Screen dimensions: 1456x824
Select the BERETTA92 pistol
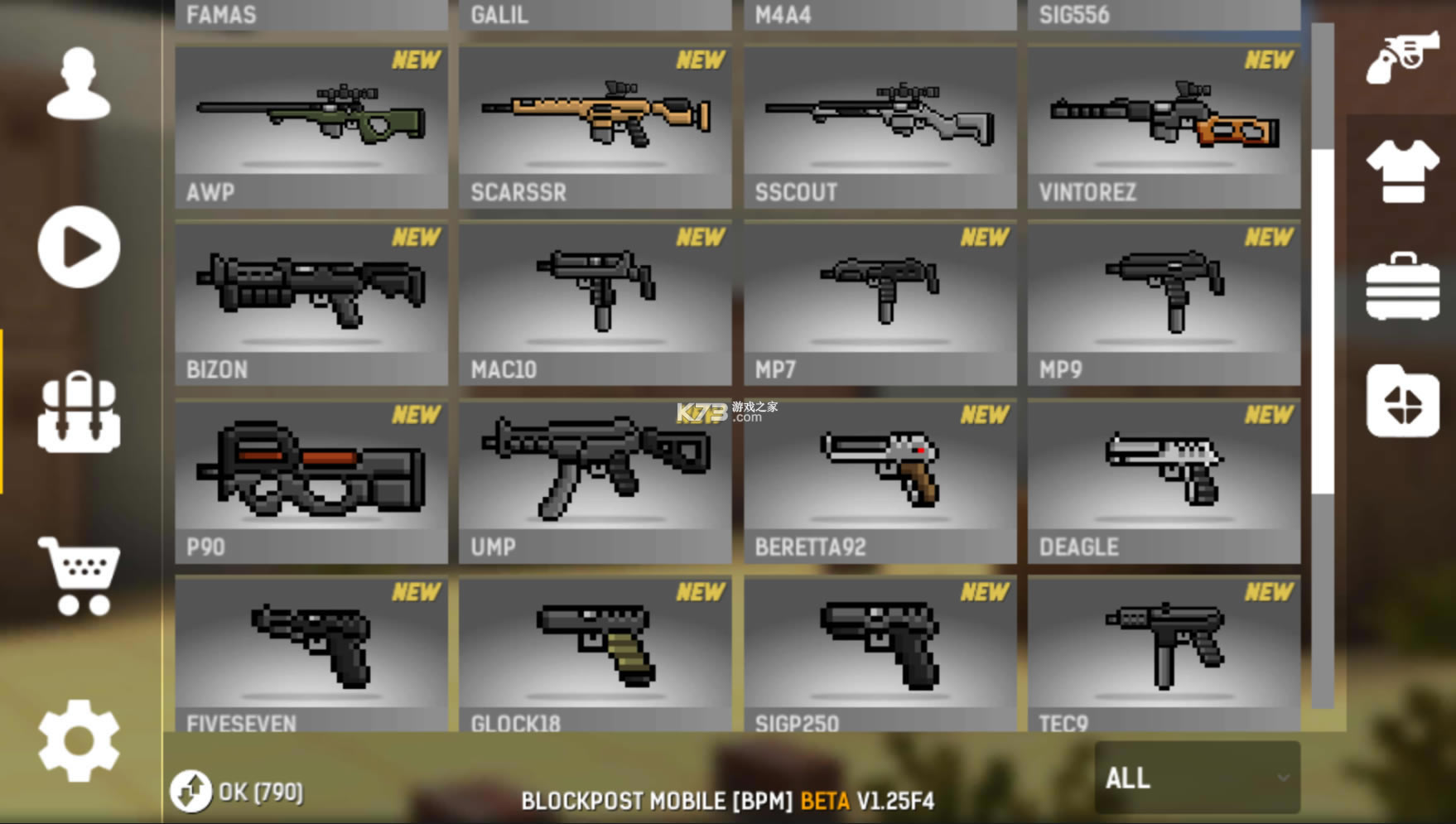click(880, 480)
